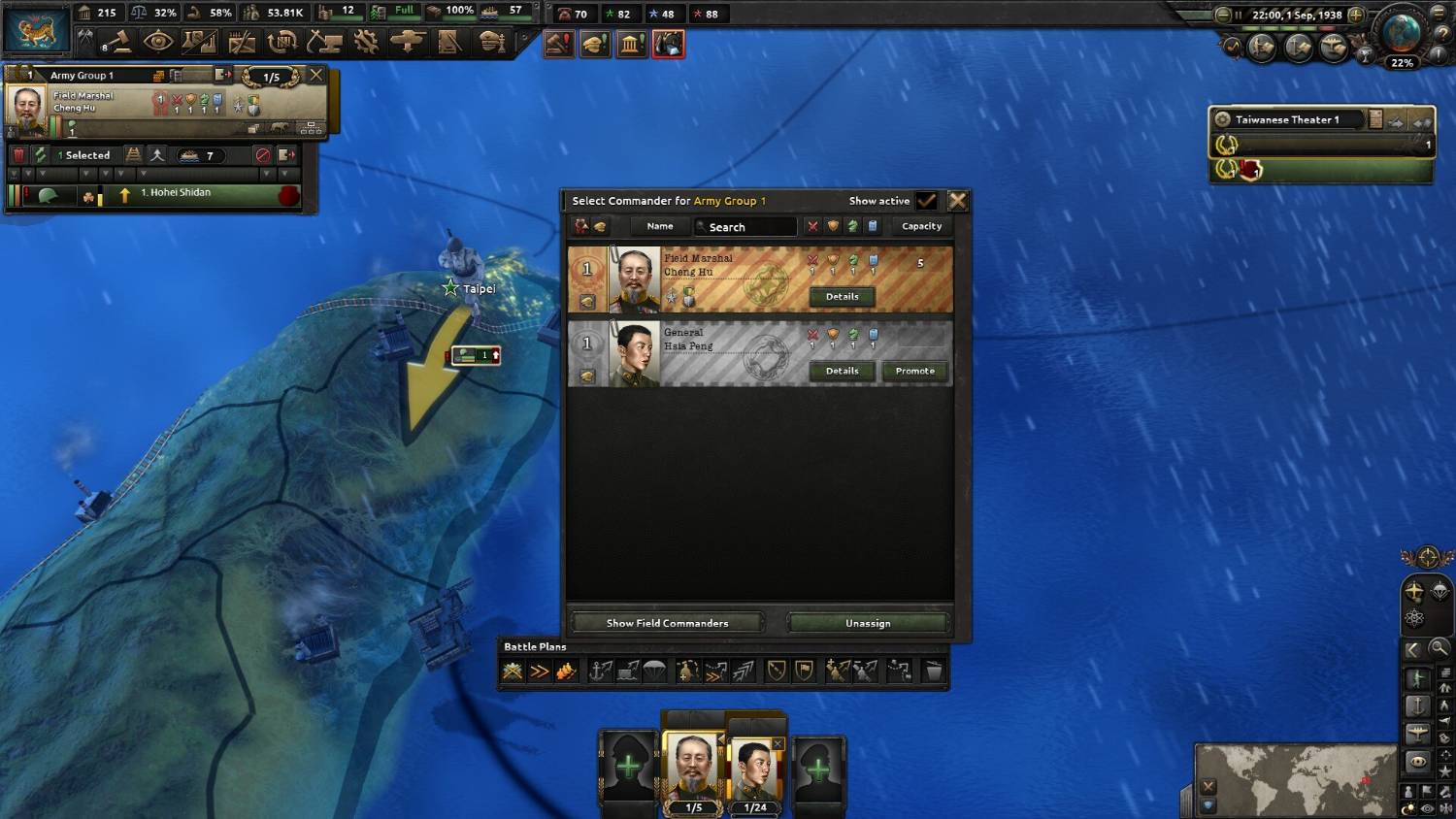Select Hsia Peng's army portrait card

(754, 771)
